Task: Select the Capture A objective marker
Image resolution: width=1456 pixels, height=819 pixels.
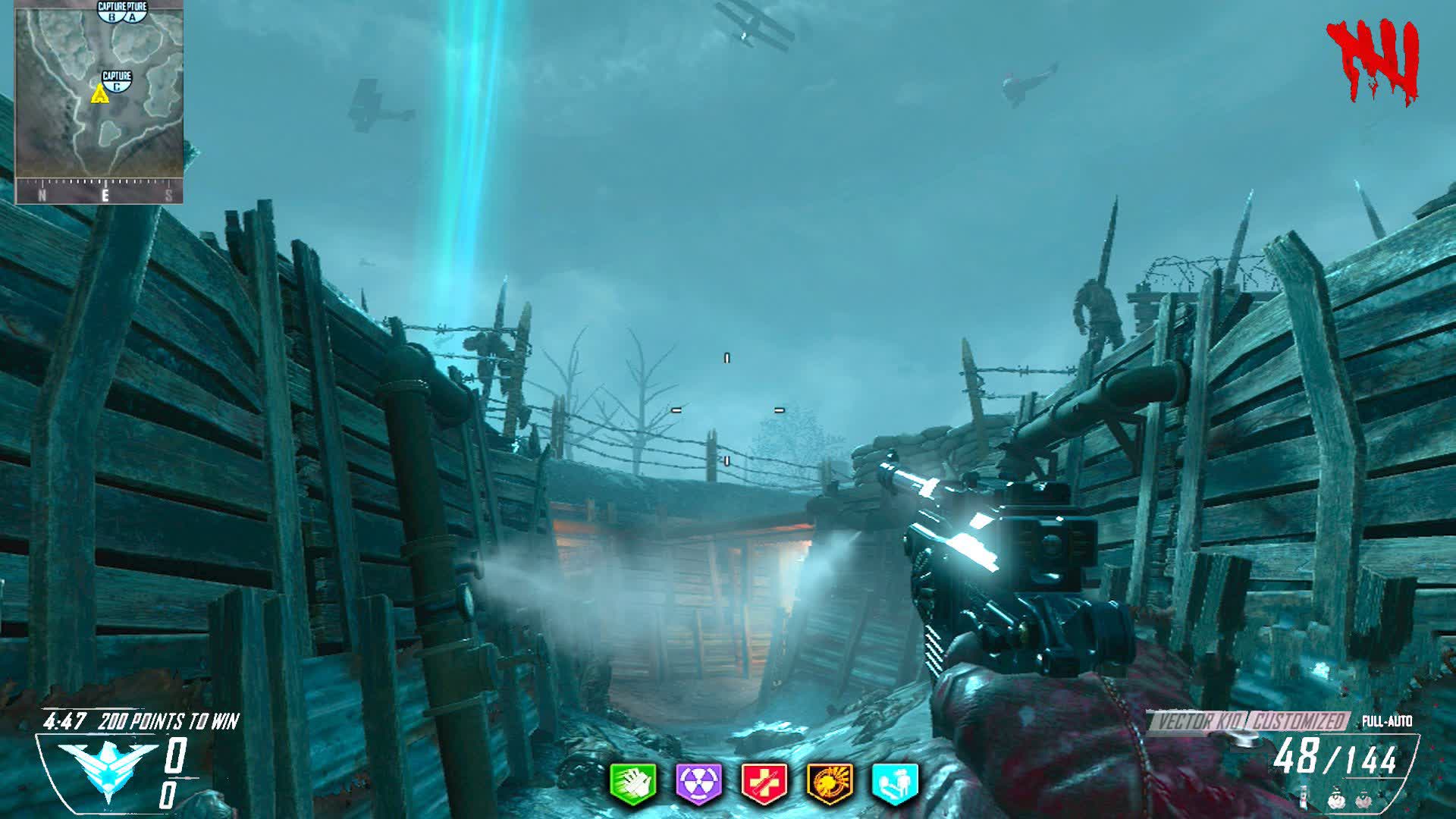Action: 134,11
